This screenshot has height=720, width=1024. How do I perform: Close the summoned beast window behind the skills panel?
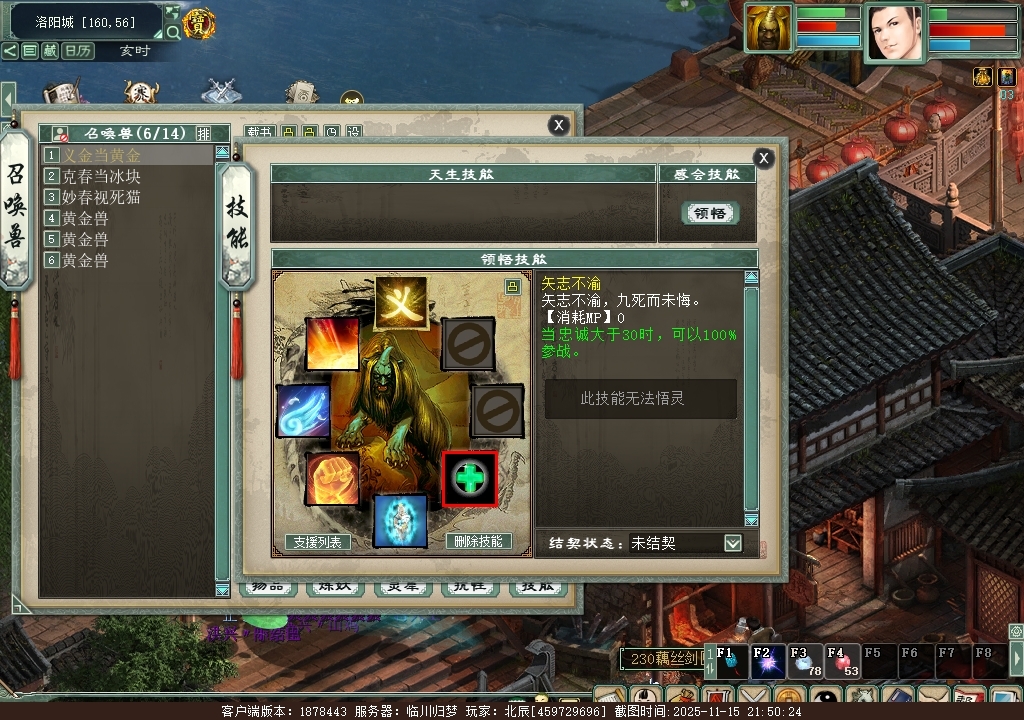click(x=559, y=124)
